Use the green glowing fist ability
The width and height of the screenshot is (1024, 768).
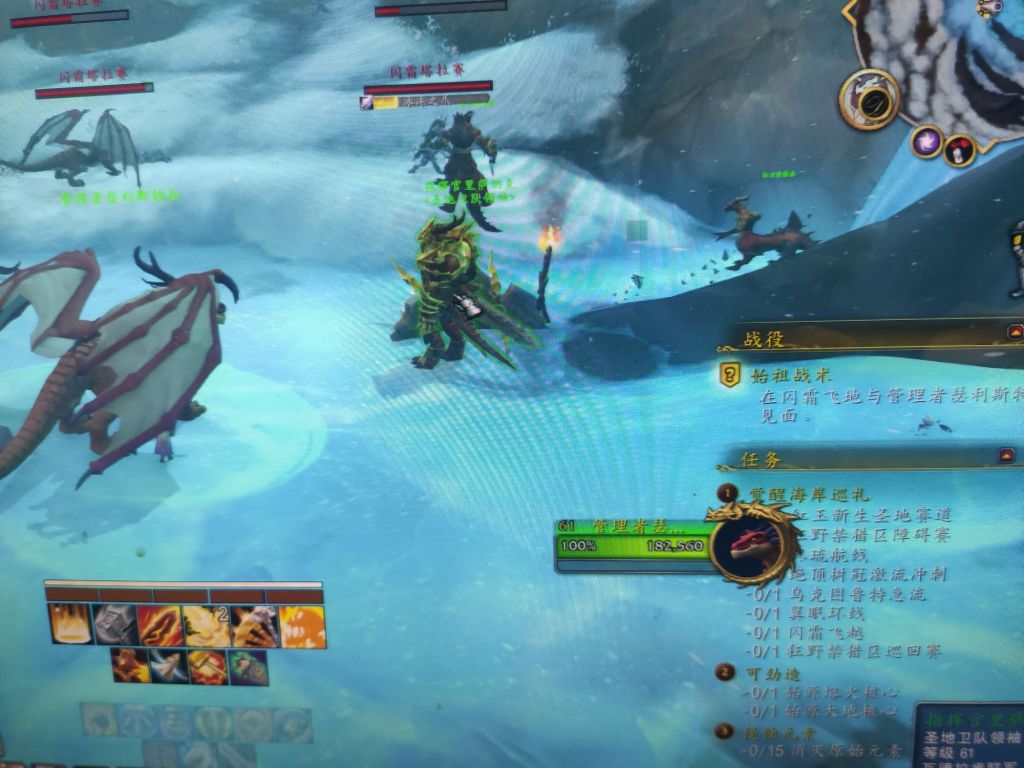[248, 667]
